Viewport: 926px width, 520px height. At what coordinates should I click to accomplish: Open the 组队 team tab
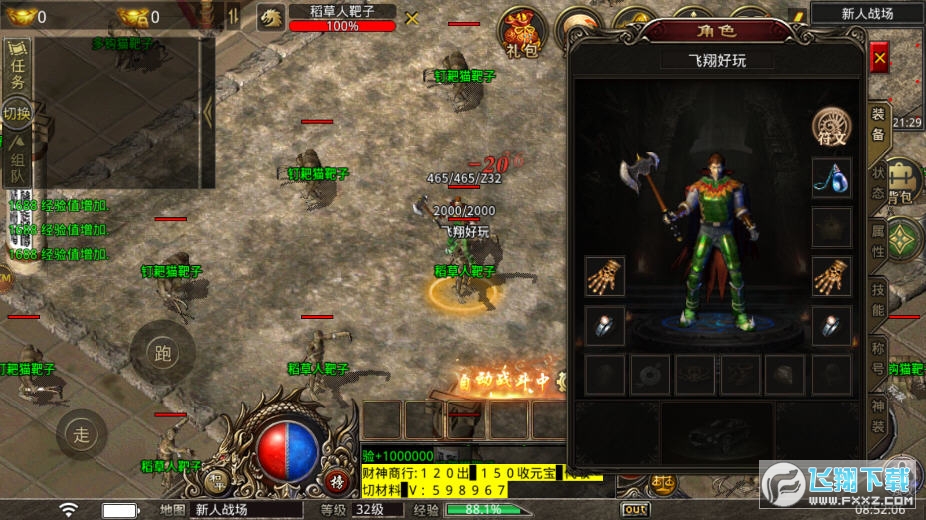[17, 162]
